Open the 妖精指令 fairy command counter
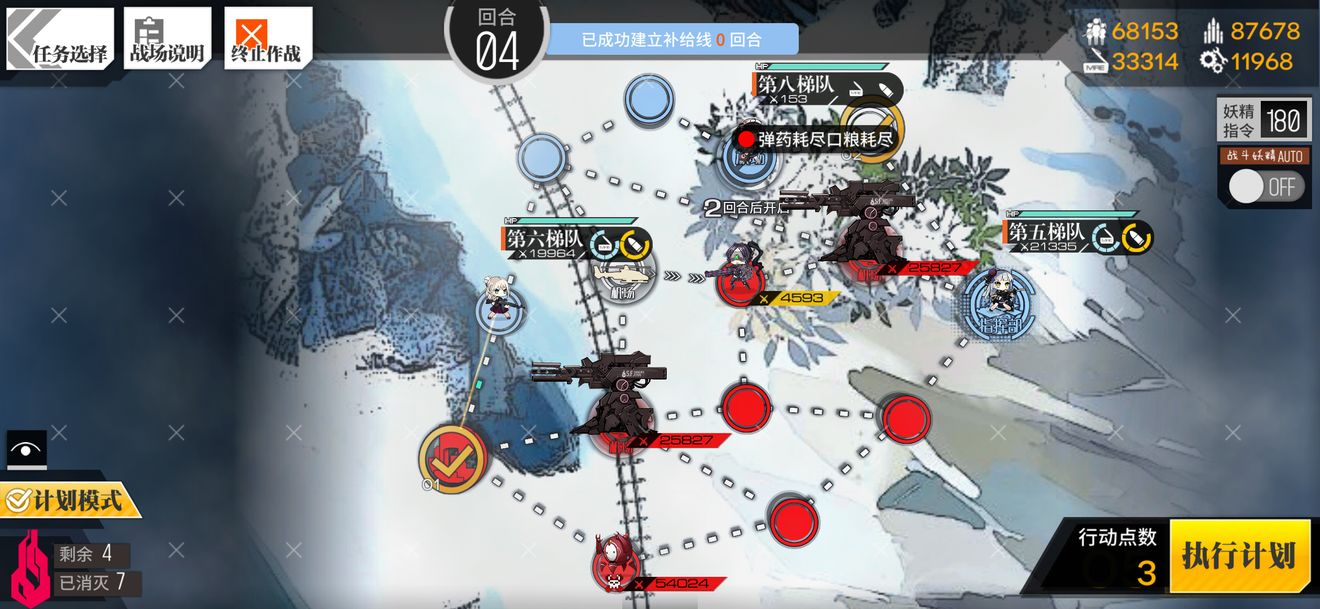1320x609 pixels. click(x=1263, y=122)
